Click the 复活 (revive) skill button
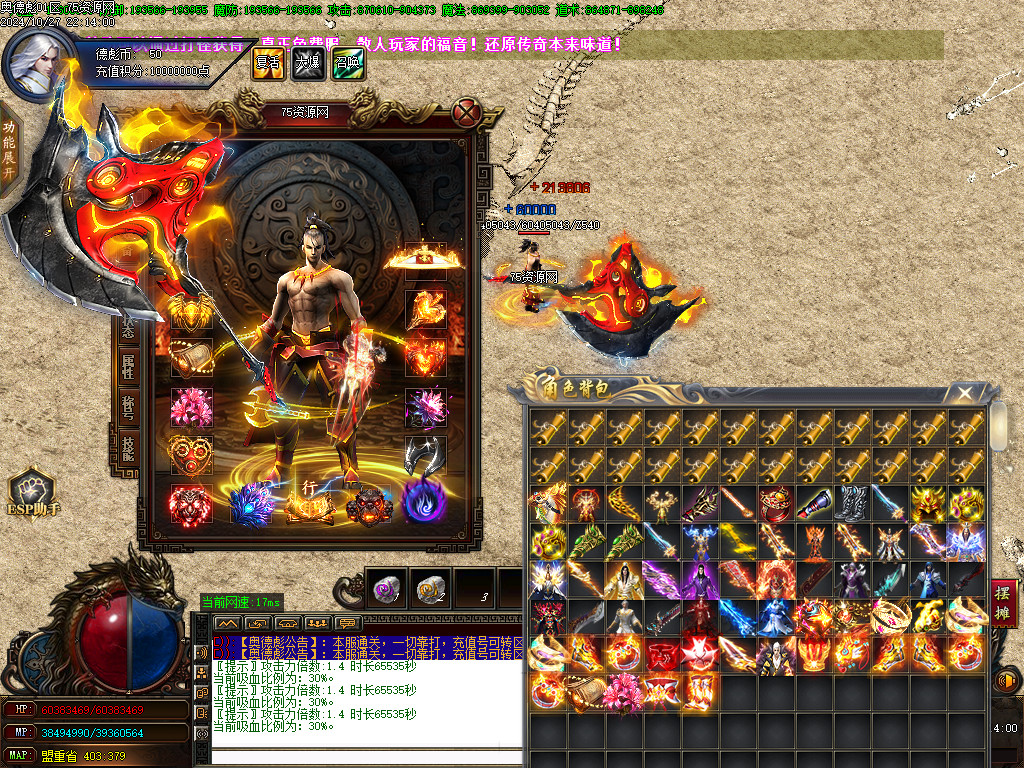The width and height of the screenshot is (1024, 768). tap(268, 63)
